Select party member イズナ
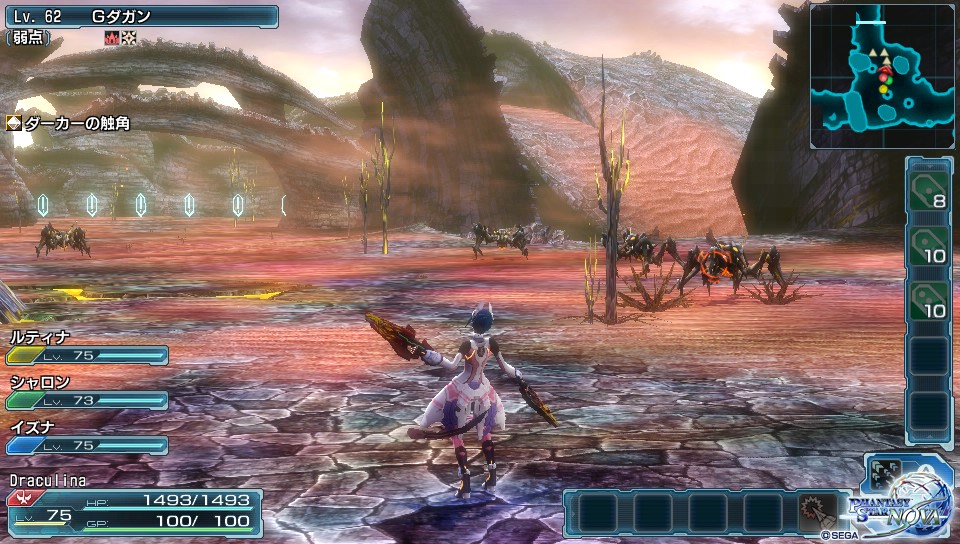 coord(86,436)
